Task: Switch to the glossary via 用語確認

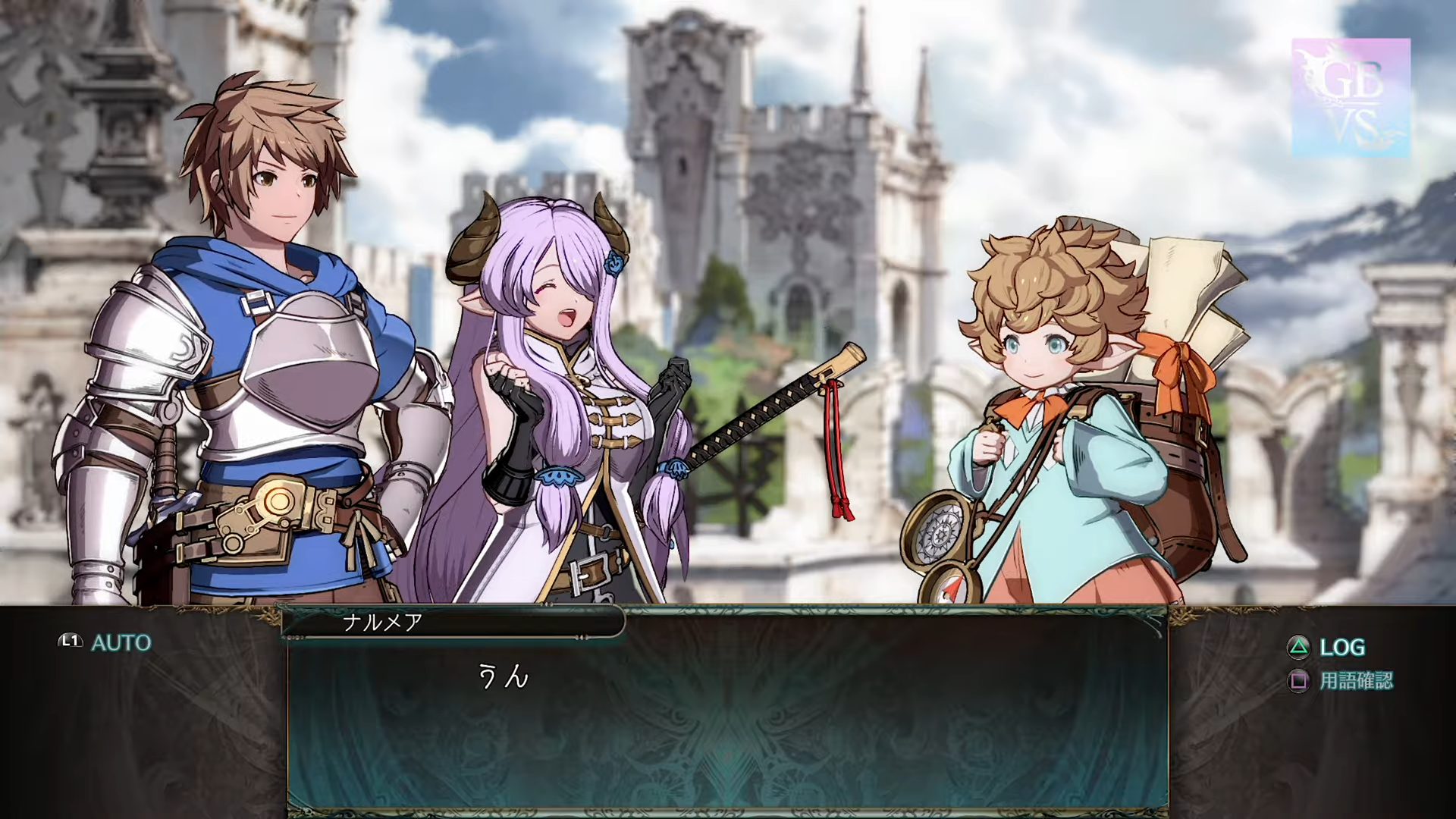Action: click(x=1357, y=682)
